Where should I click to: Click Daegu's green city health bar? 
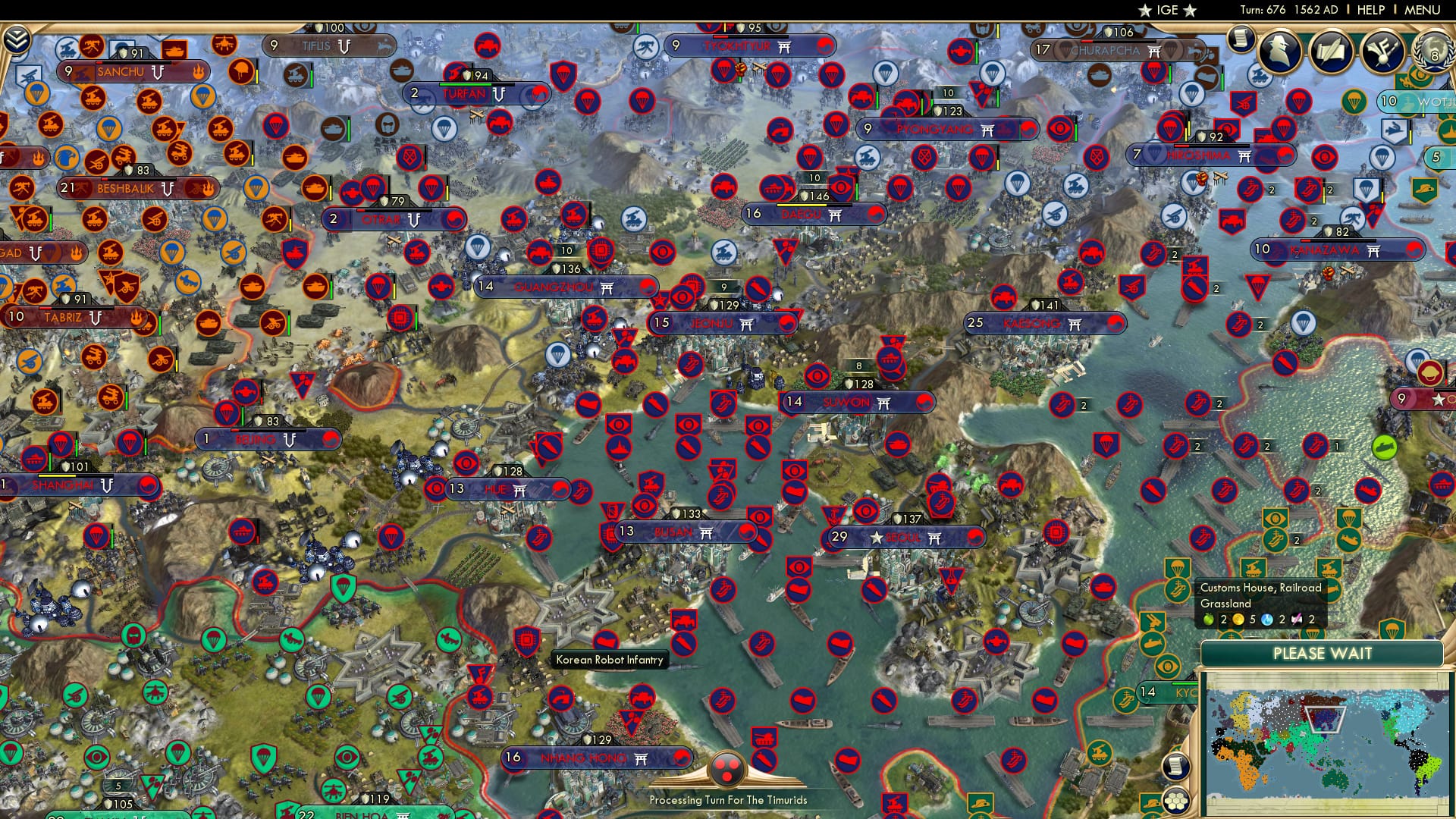(802, 205)
